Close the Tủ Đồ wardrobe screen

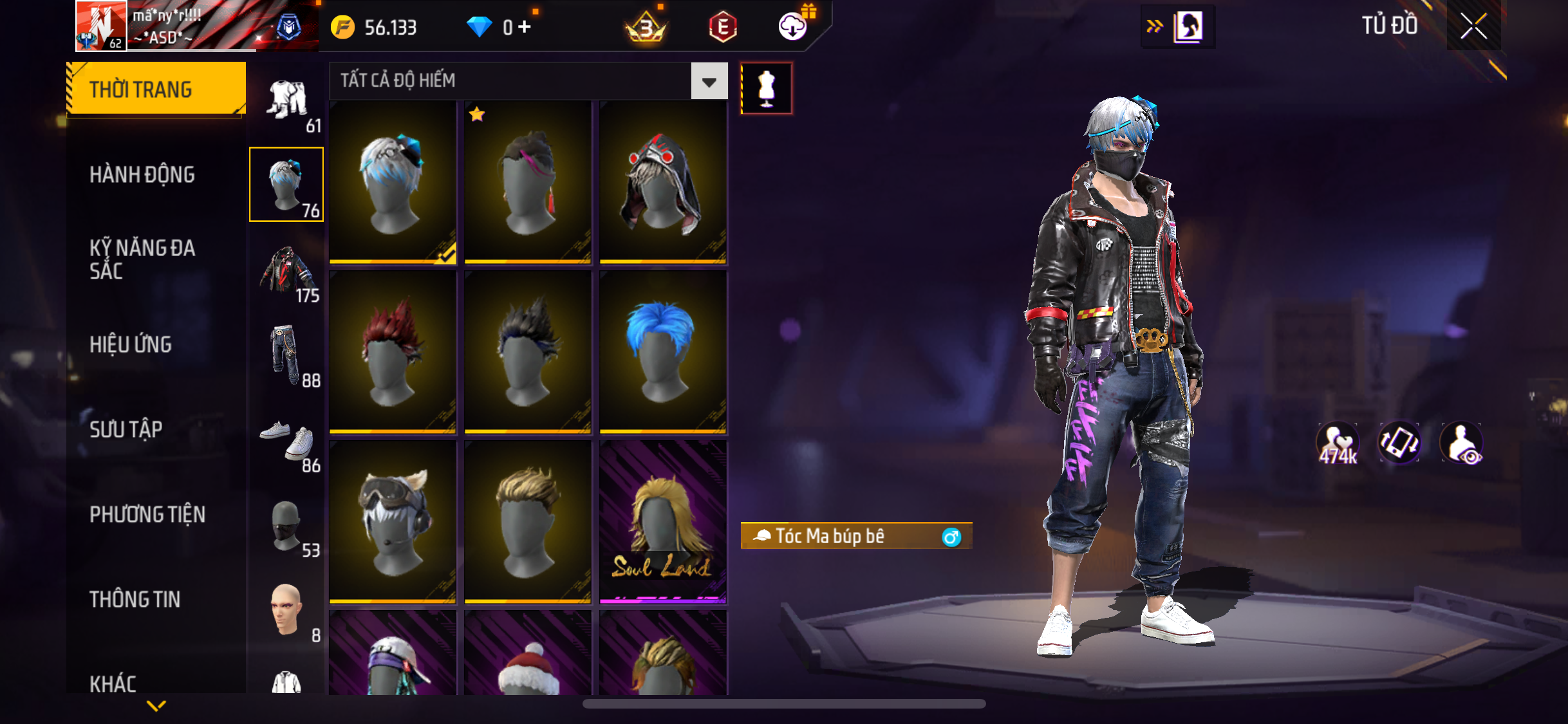click(x=1473, y=26)
